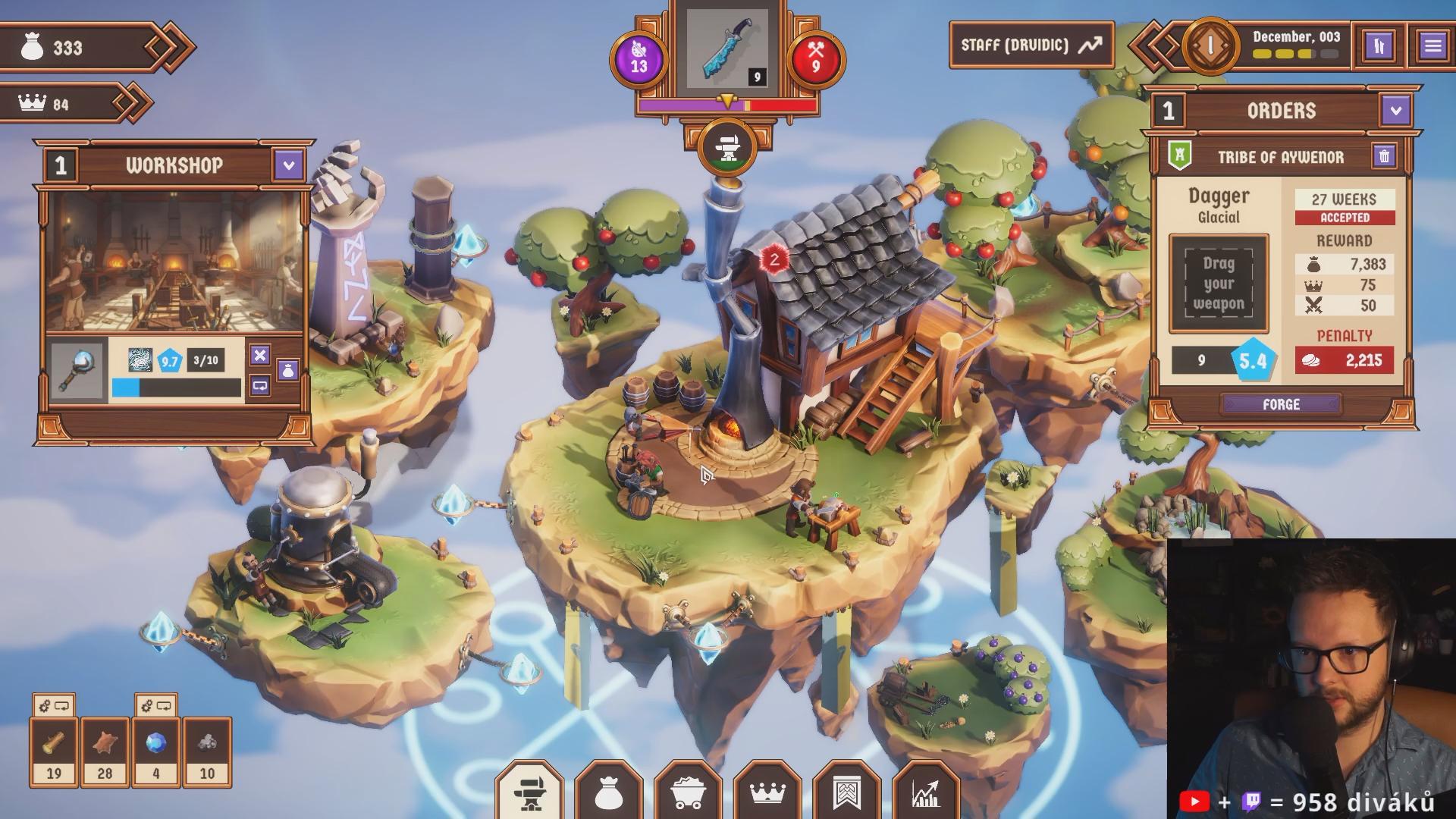Click the purple button beside the date
This screenshot has width=1456, height=819.
[x=1379, y=45]
